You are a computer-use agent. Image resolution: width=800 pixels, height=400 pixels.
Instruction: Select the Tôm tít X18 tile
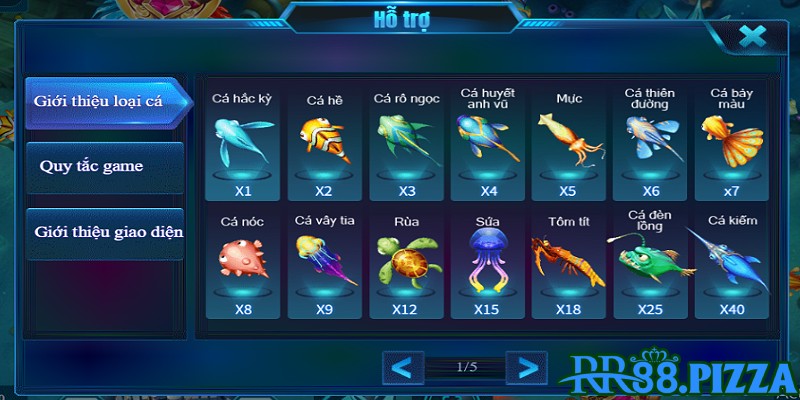(568, 263)
